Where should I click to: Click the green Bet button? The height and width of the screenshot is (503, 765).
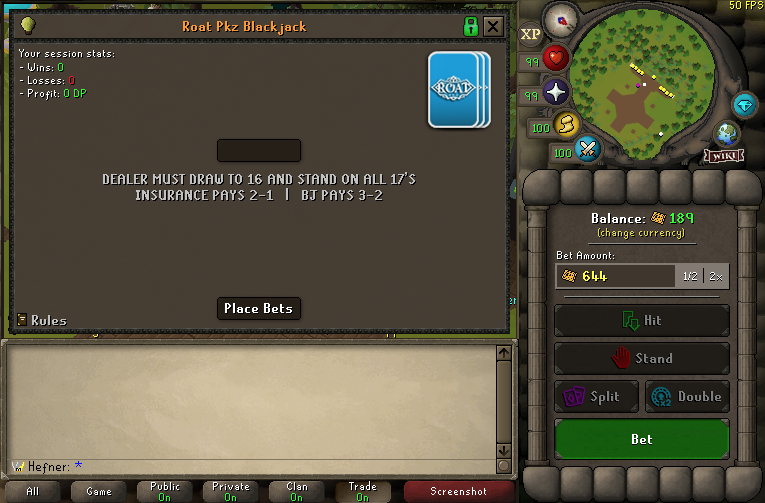(642, 439)
